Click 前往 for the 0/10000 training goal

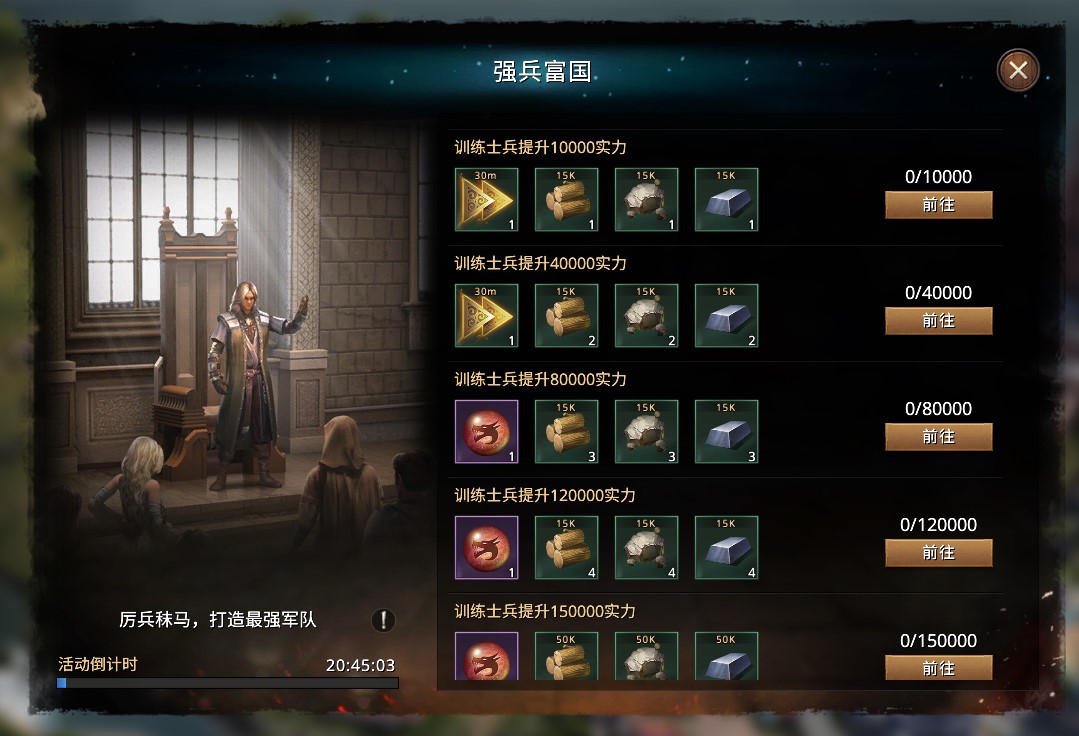(x=938, y=205)
